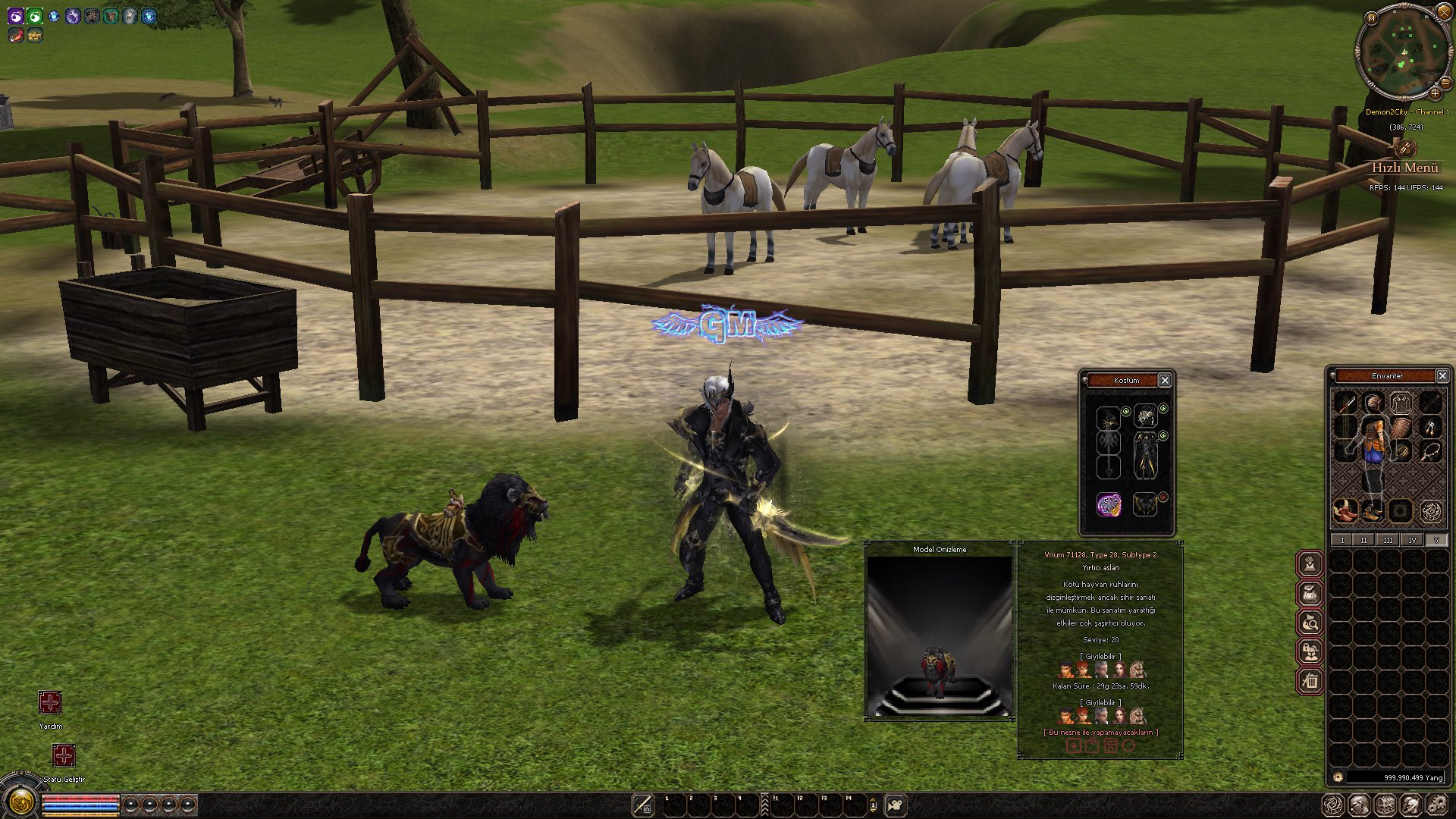Toggle the camera mode button on taskbar
This screenshot has height=819, width=1456.
pos(896,805)
